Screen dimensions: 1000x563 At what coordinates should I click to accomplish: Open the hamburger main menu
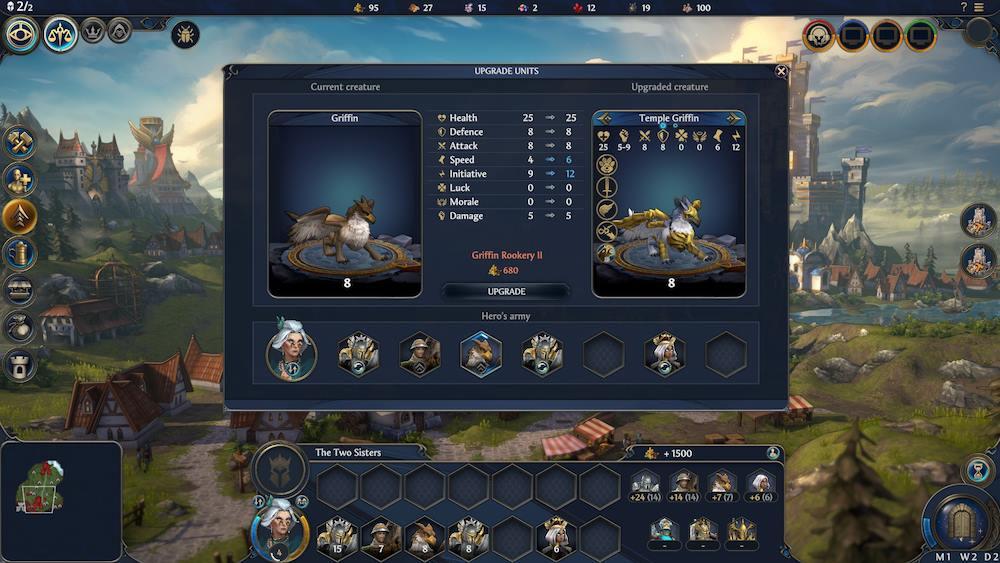(978, 7)
